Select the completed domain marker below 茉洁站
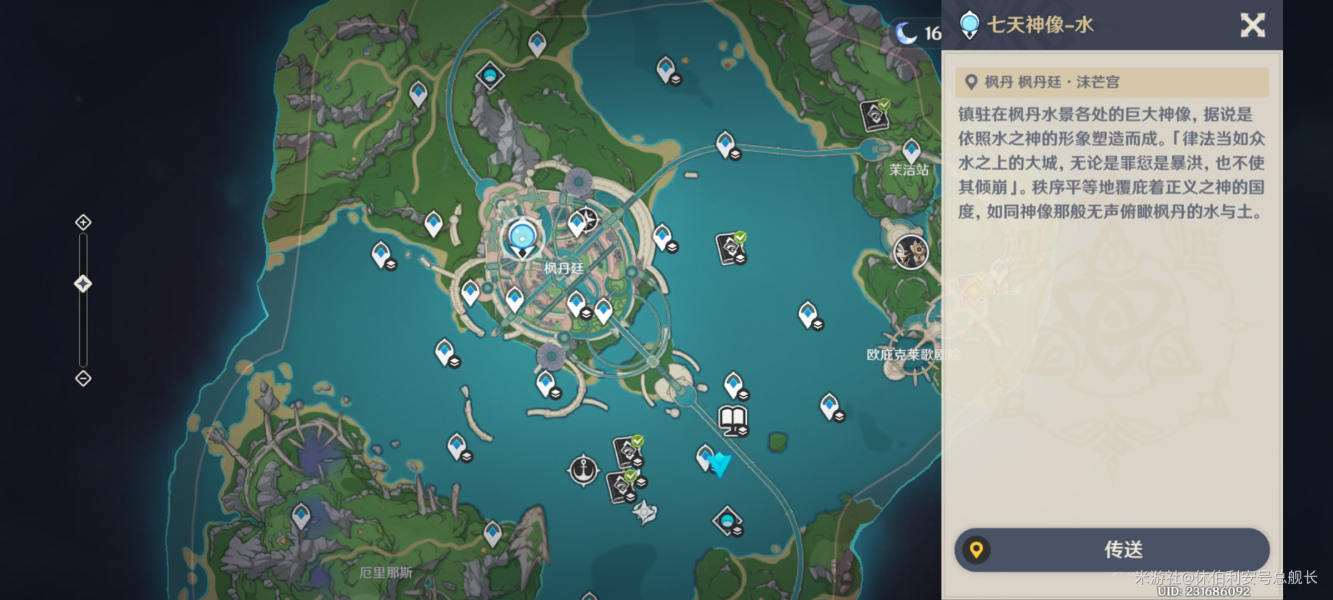The width and height of the screenshot is (1333, 600). coord(731,248)
